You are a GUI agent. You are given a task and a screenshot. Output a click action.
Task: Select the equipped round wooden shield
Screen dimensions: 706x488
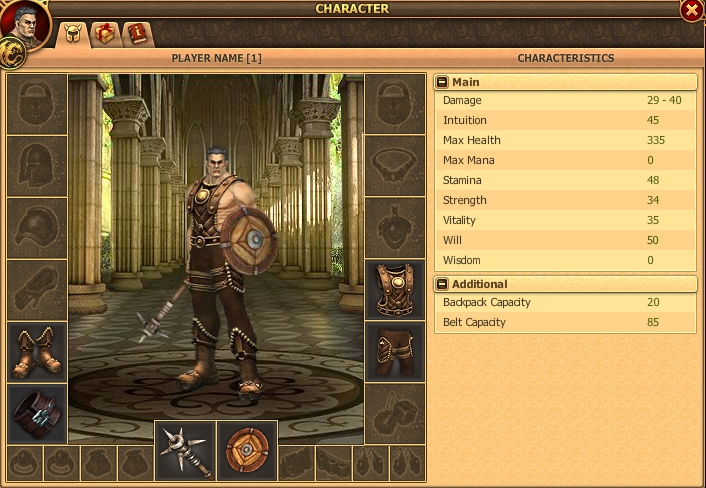[245, 451]
